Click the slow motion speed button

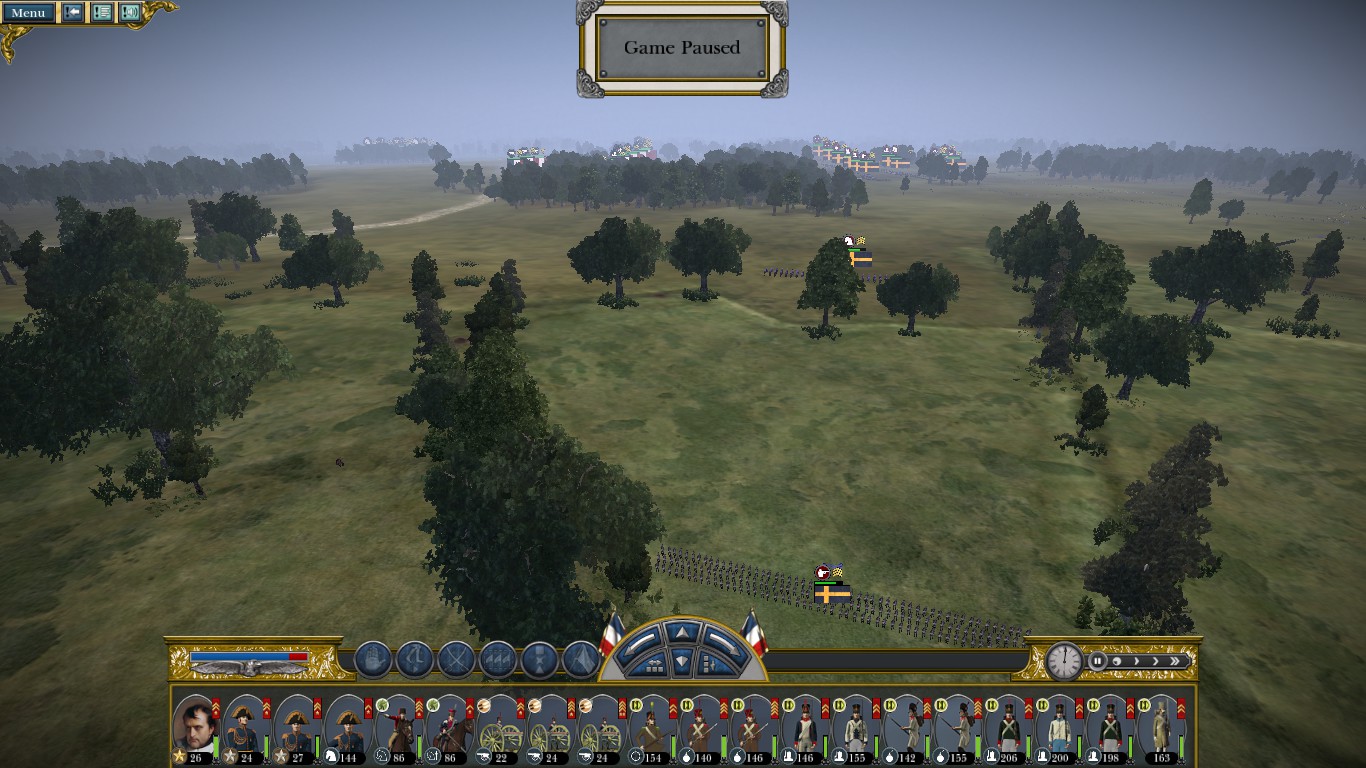[x=1117, y=661]
